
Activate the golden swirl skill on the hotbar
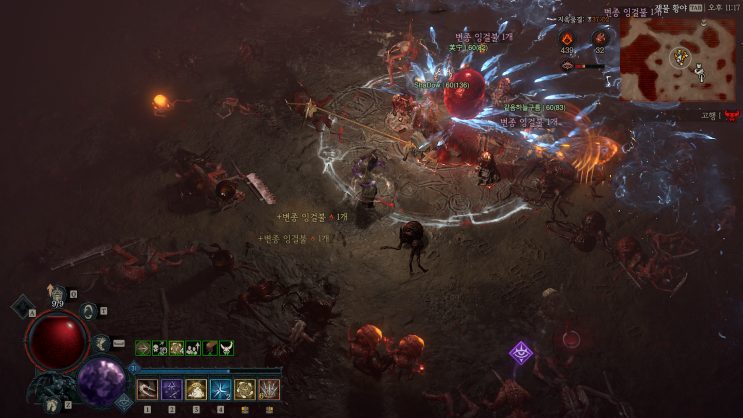coord(245,389)
